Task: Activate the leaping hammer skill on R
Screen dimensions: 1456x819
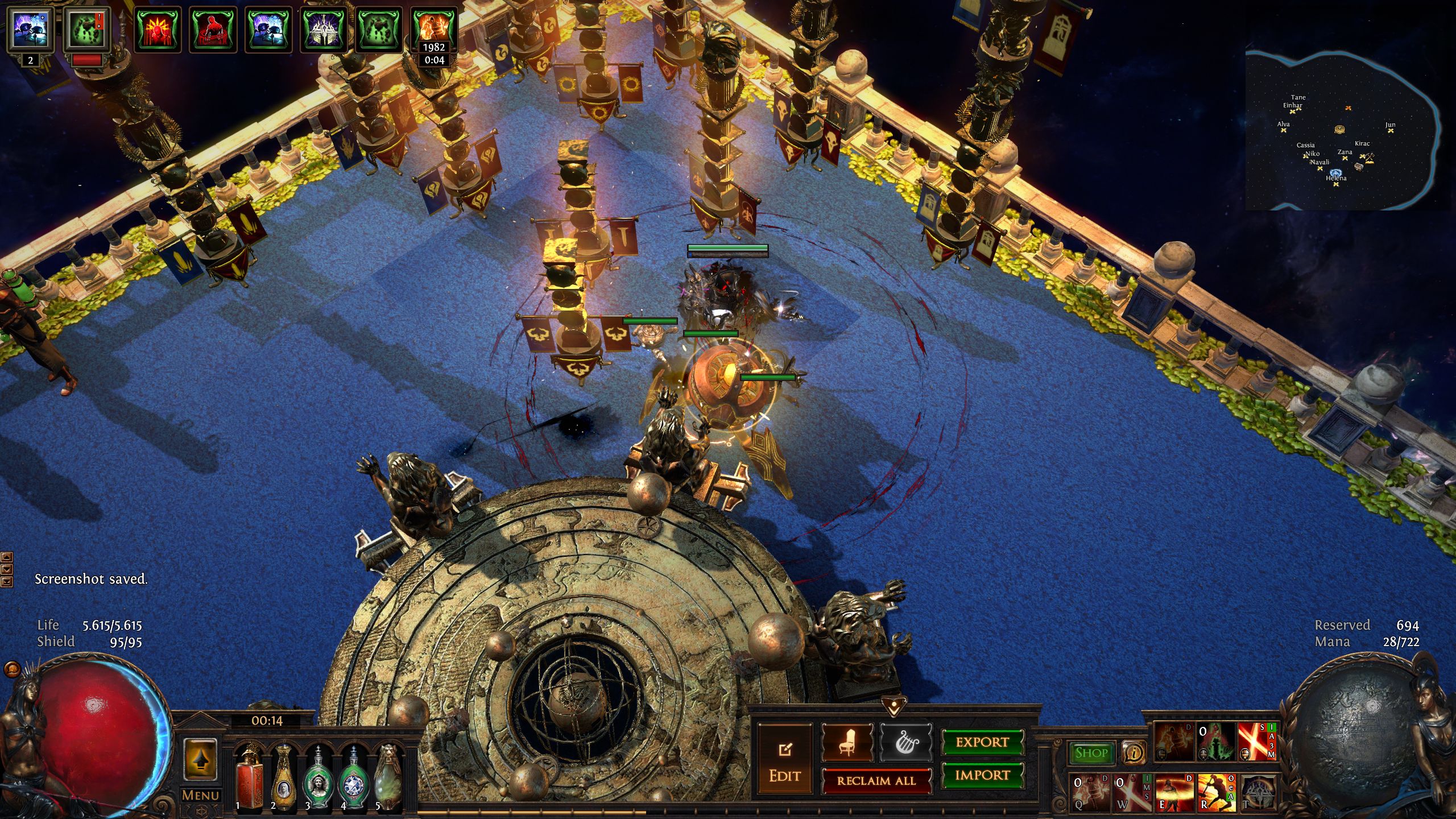Action: coord(1216,792)
